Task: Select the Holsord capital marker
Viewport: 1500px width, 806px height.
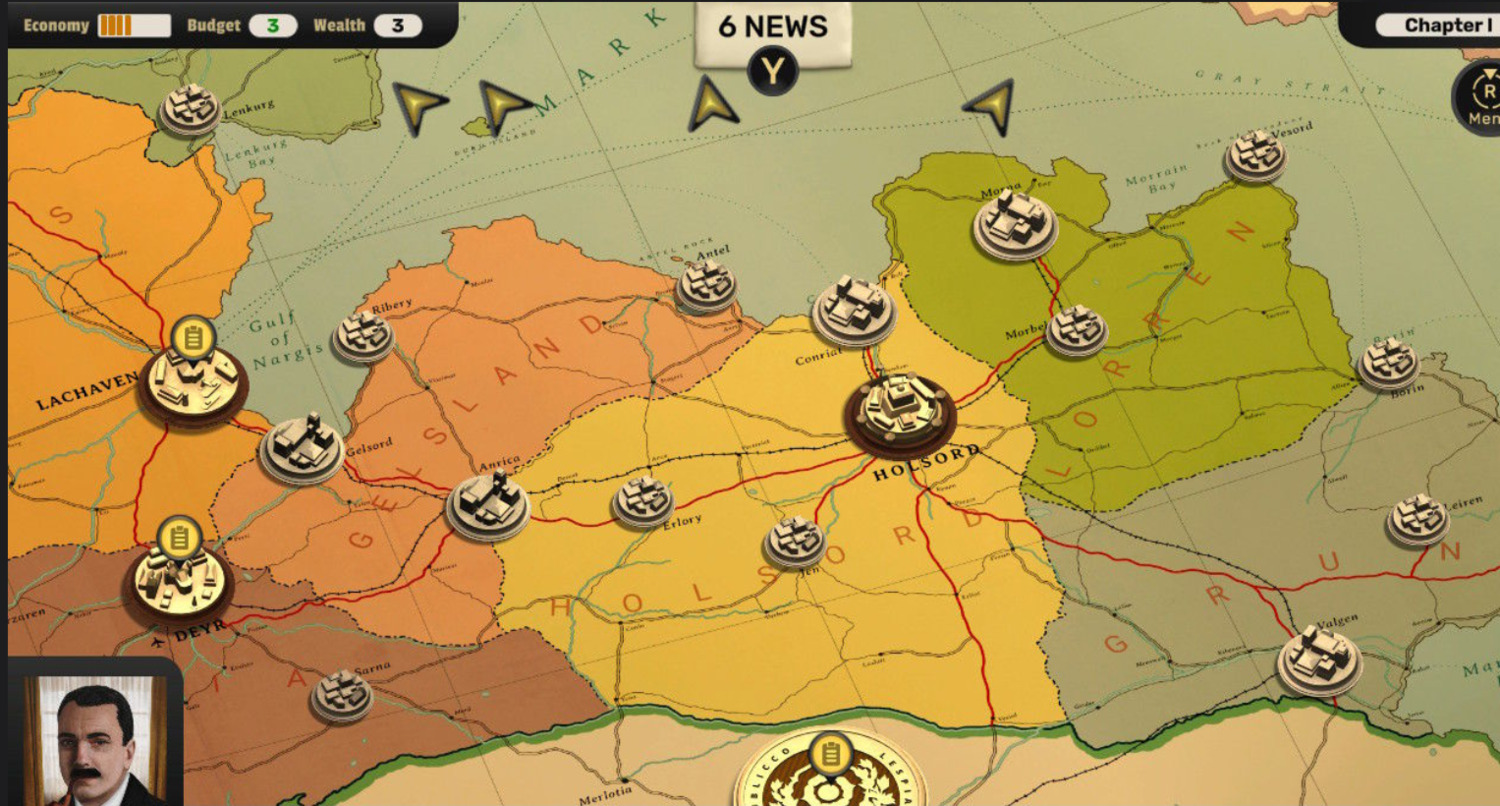Action: click(898, 410)
